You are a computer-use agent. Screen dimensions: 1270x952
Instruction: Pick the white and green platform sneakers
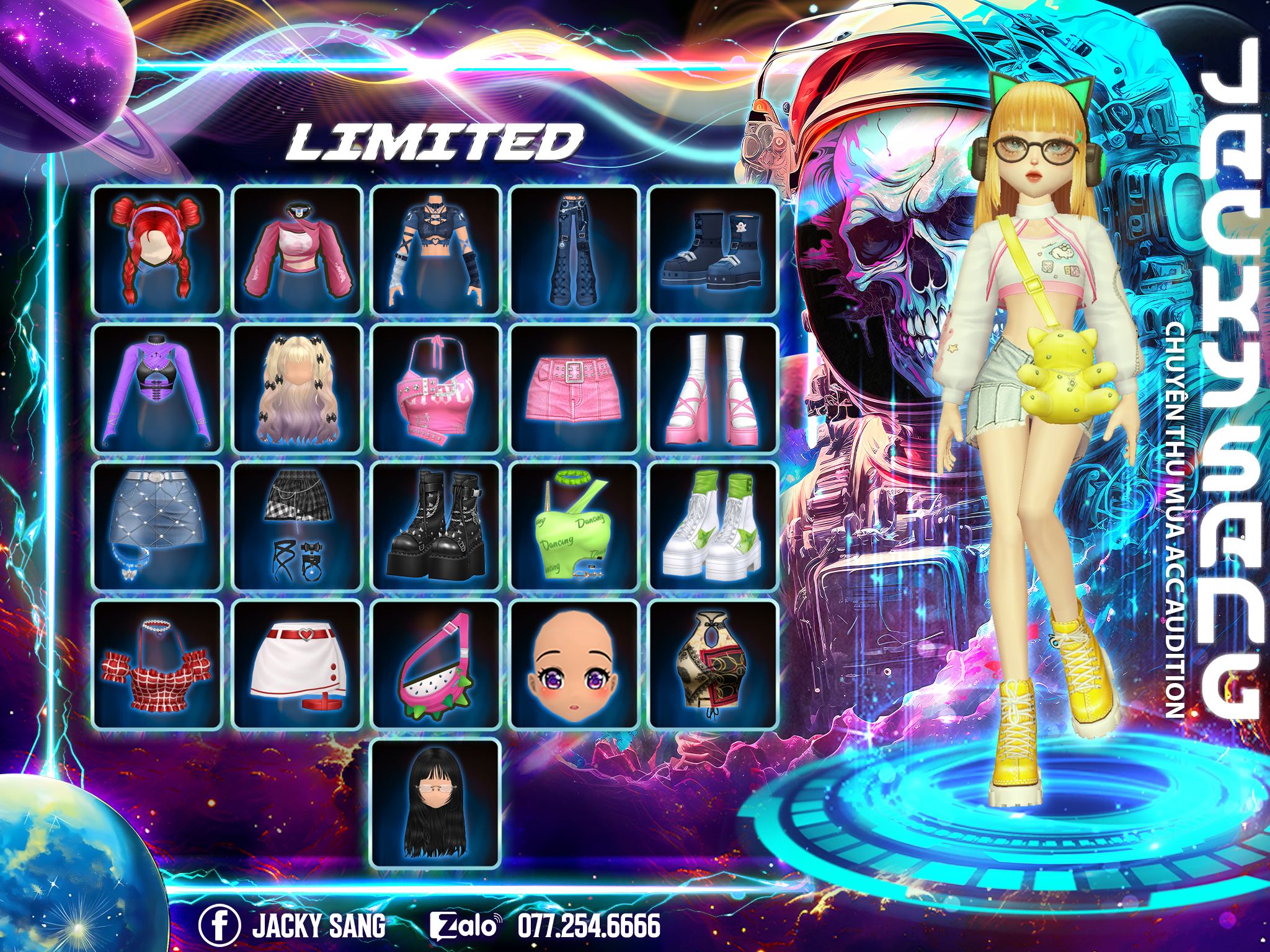[713, 526]
